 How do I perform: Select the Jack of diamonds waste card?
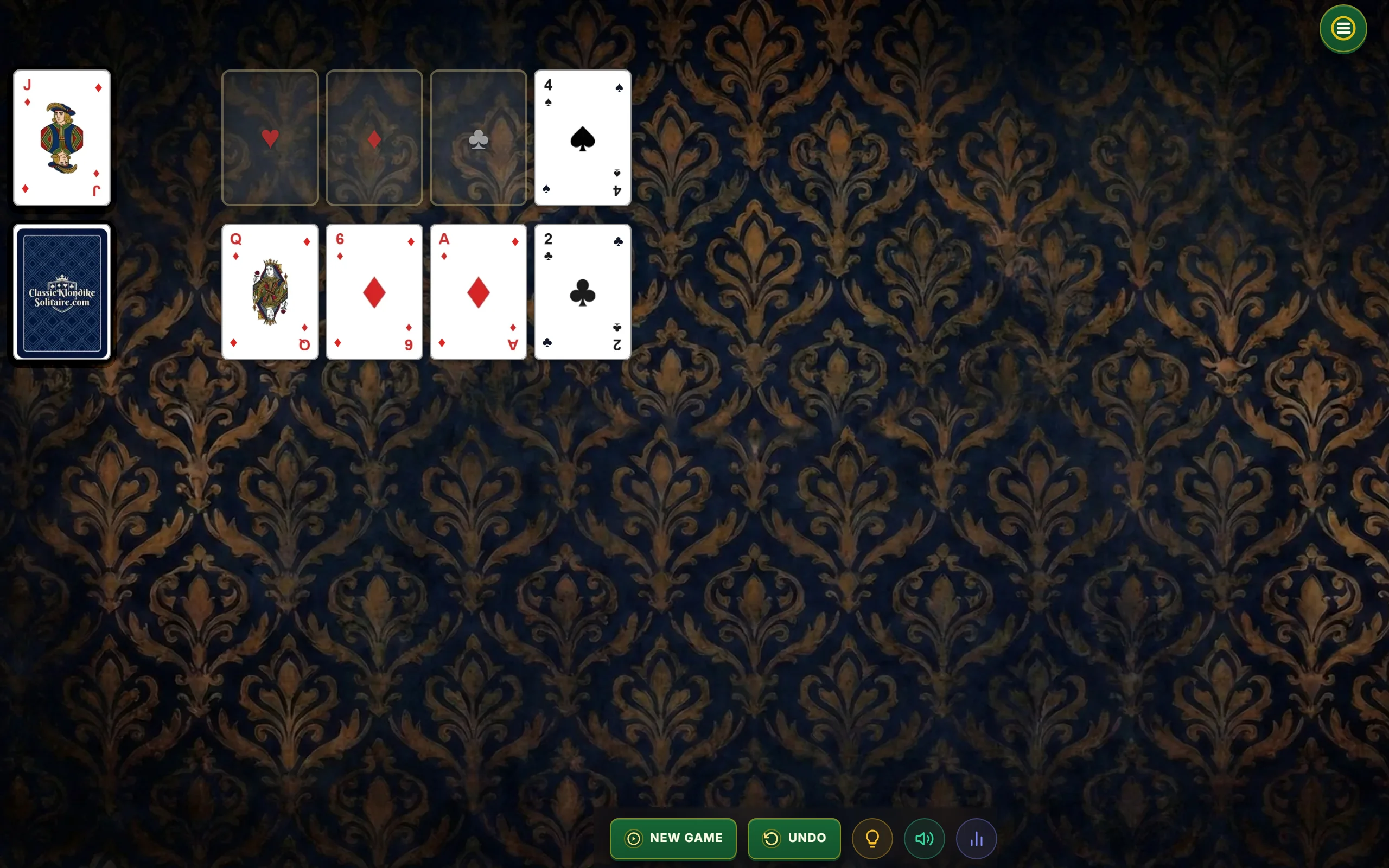click(x=61, y=138)
